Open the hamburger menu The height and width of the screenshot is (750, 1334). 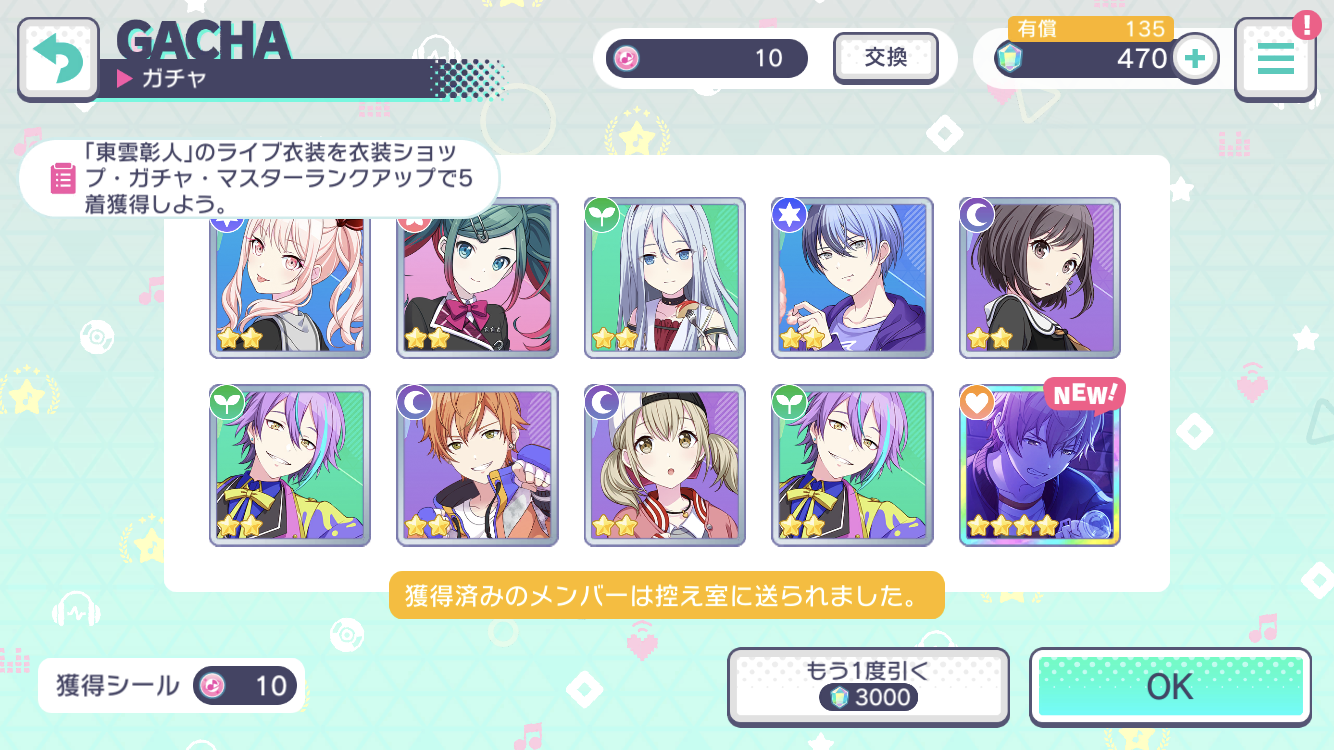click(1275, 59)
